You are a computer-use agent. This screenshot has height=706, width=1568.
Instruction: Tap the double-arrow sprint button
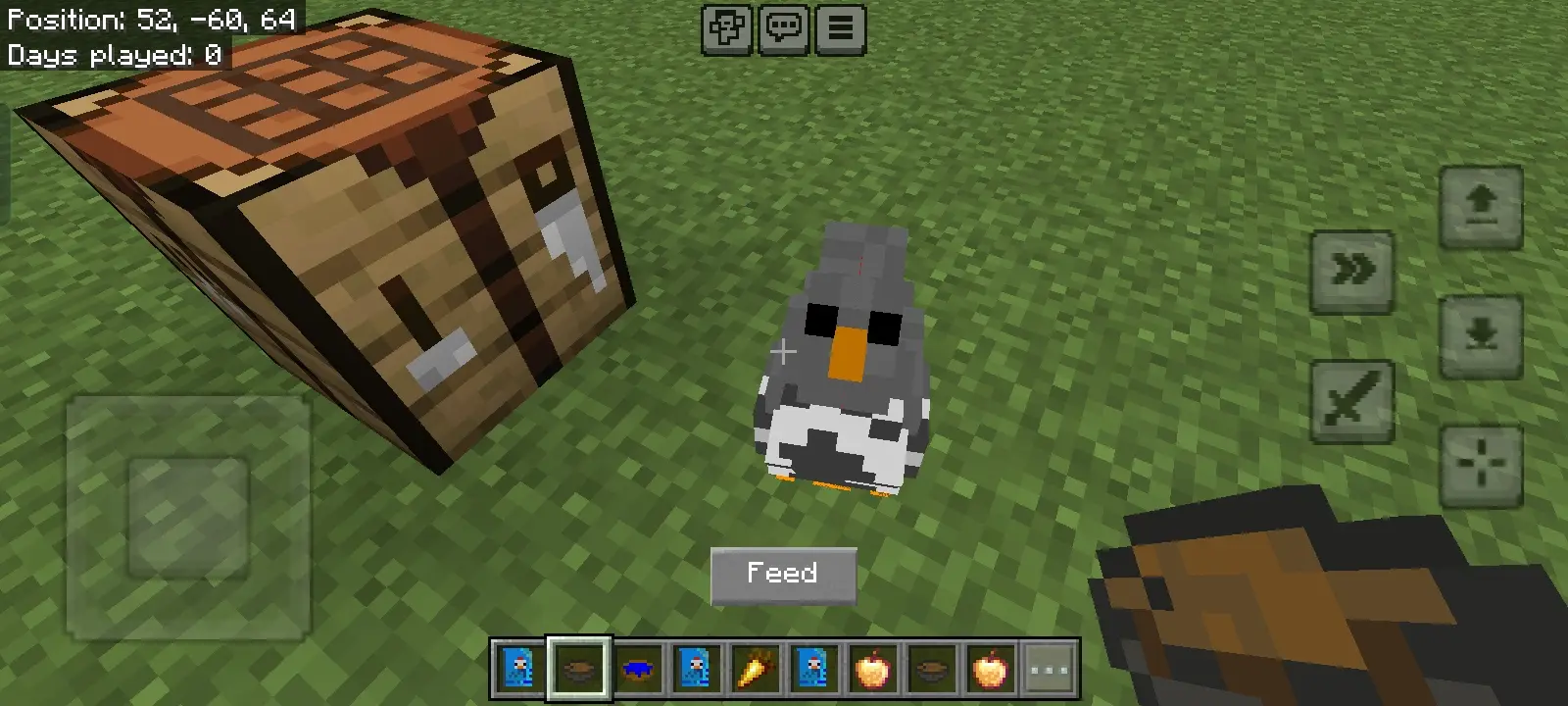pyautogui.click(x=1352, y=271)
